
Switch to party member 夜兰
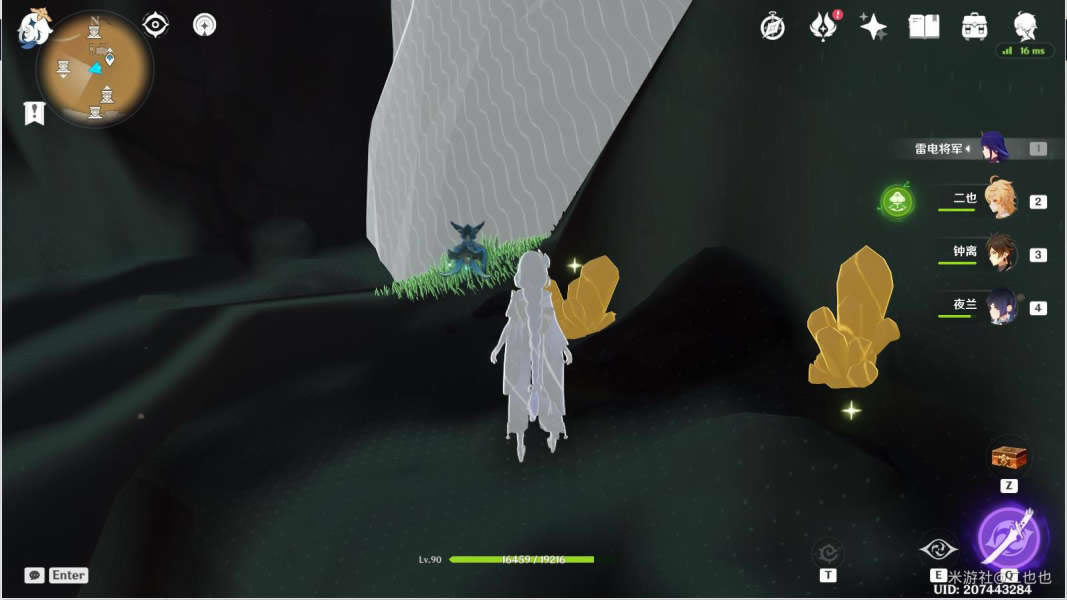point(1001,305)
